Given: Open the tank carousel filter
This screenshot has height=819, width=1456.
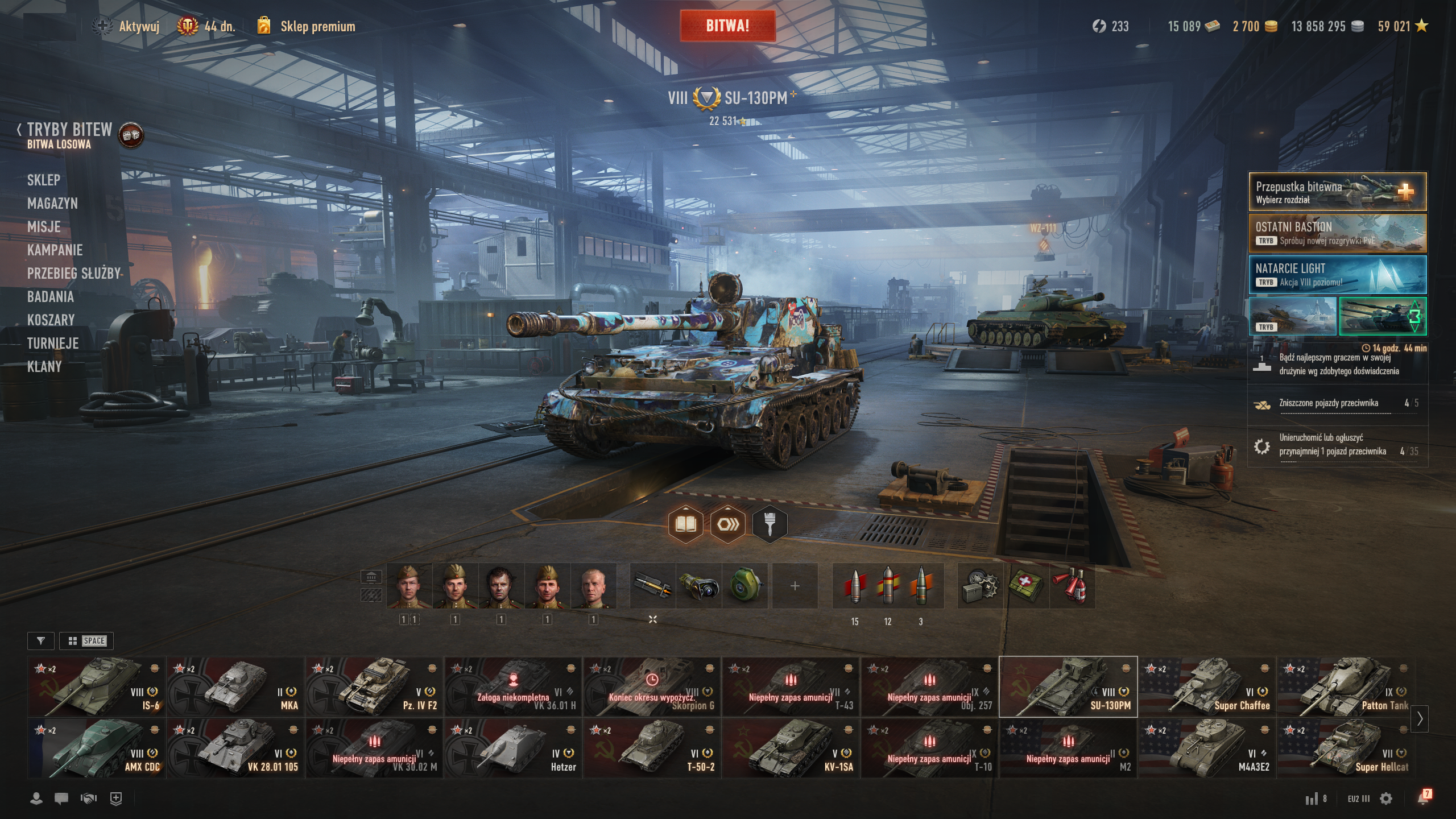Looking at the screenshot, I should [41, 641].
